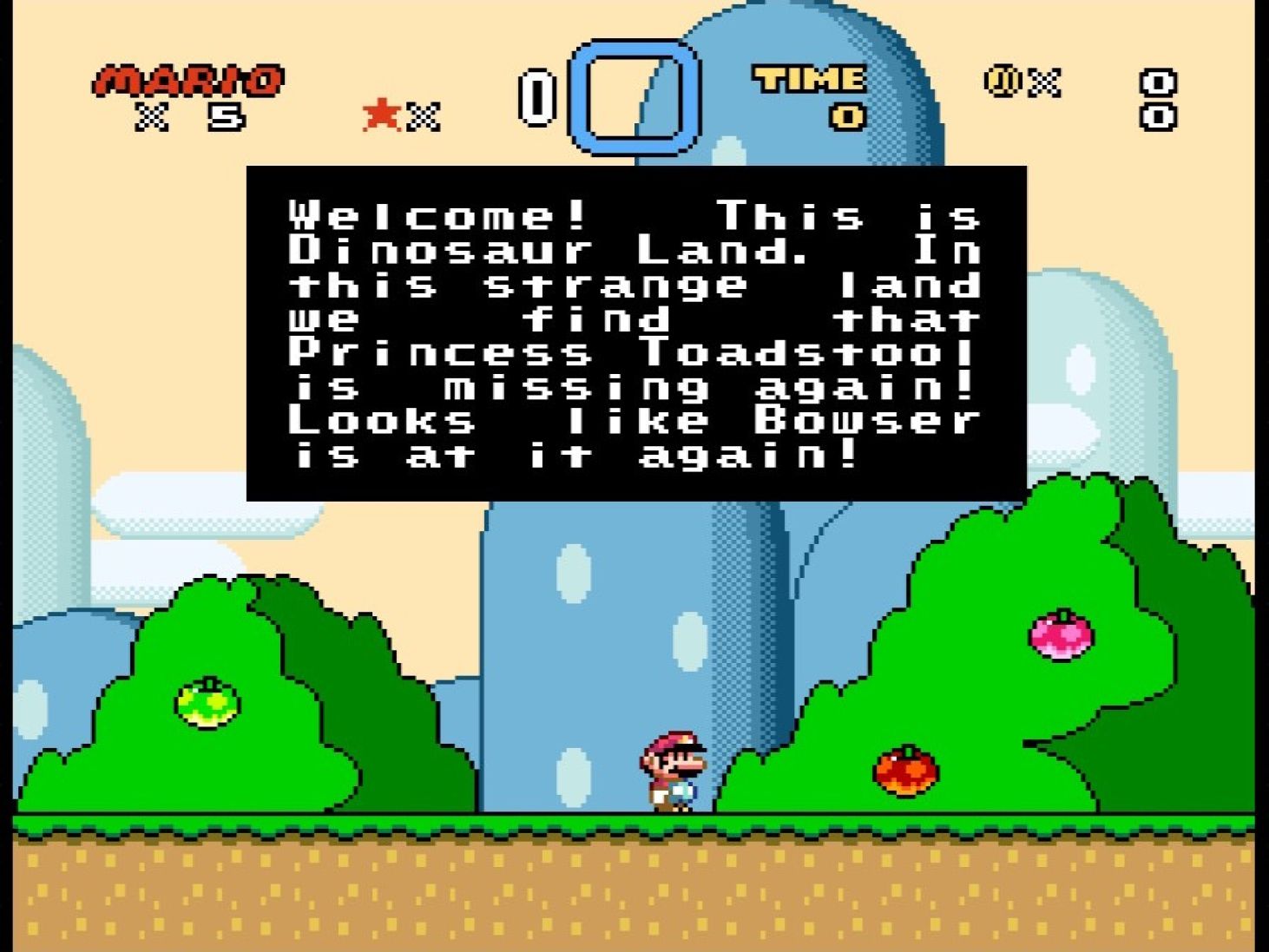Toggle the dragon coin counter display
Screen dimensions: 1269x952
pos(1022,82)
